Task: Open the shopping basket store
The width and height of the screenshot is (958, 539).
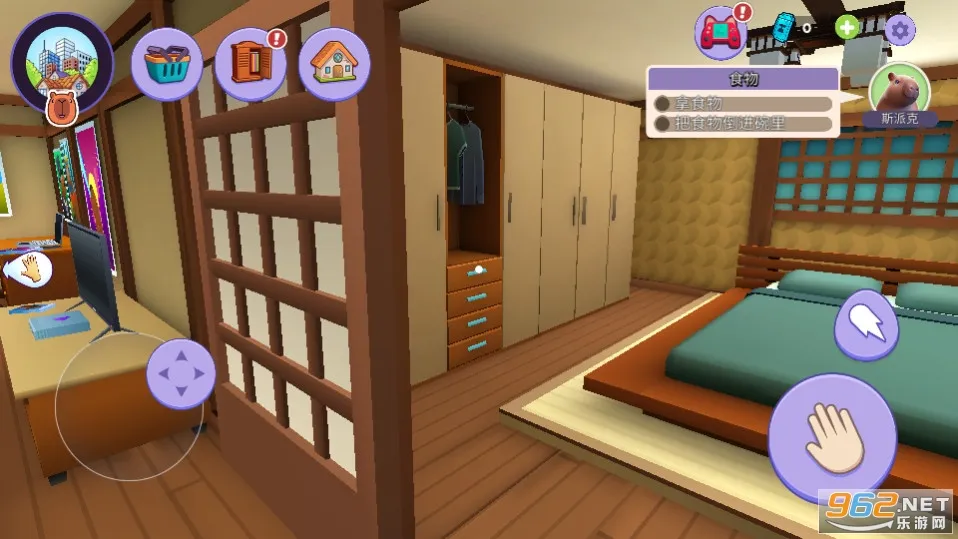Action: pyautogui.click(x=167, y=63)
